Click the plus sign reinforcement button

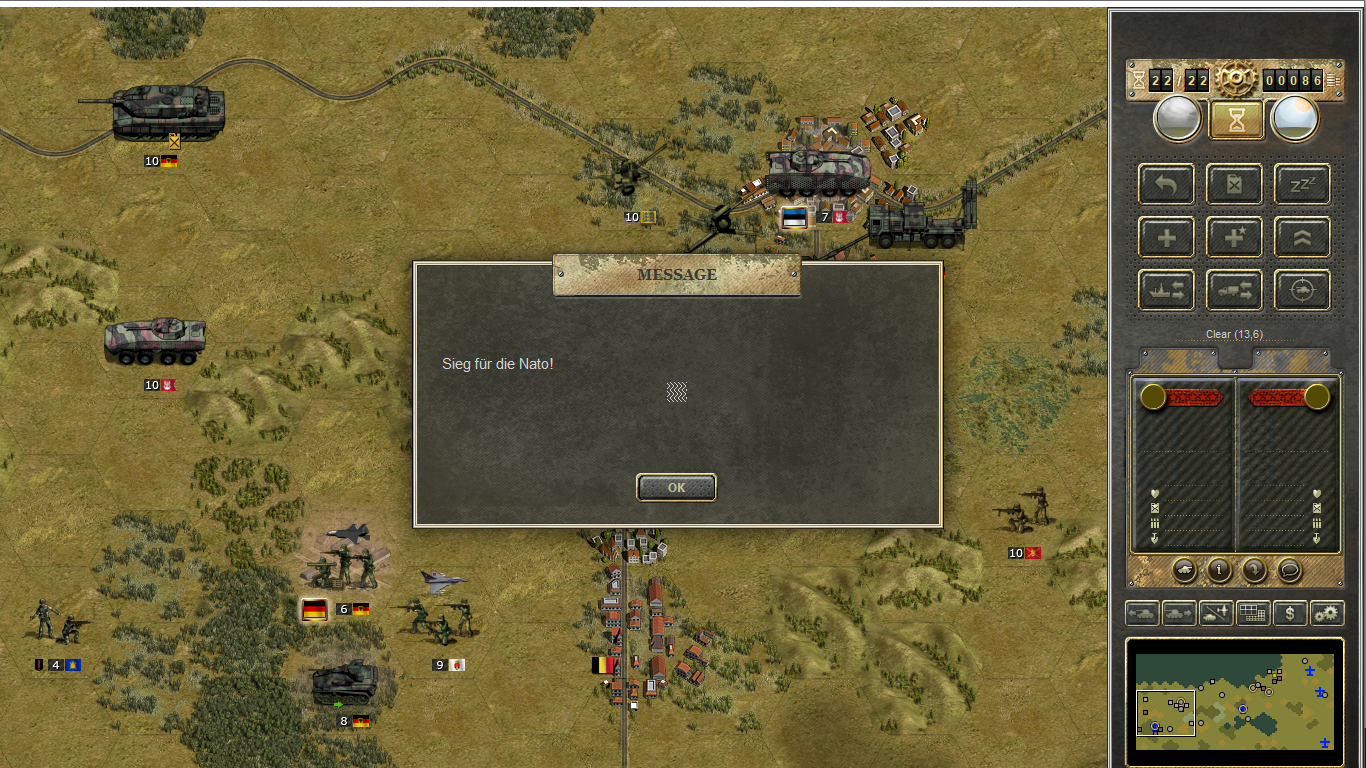(1166, 237)
